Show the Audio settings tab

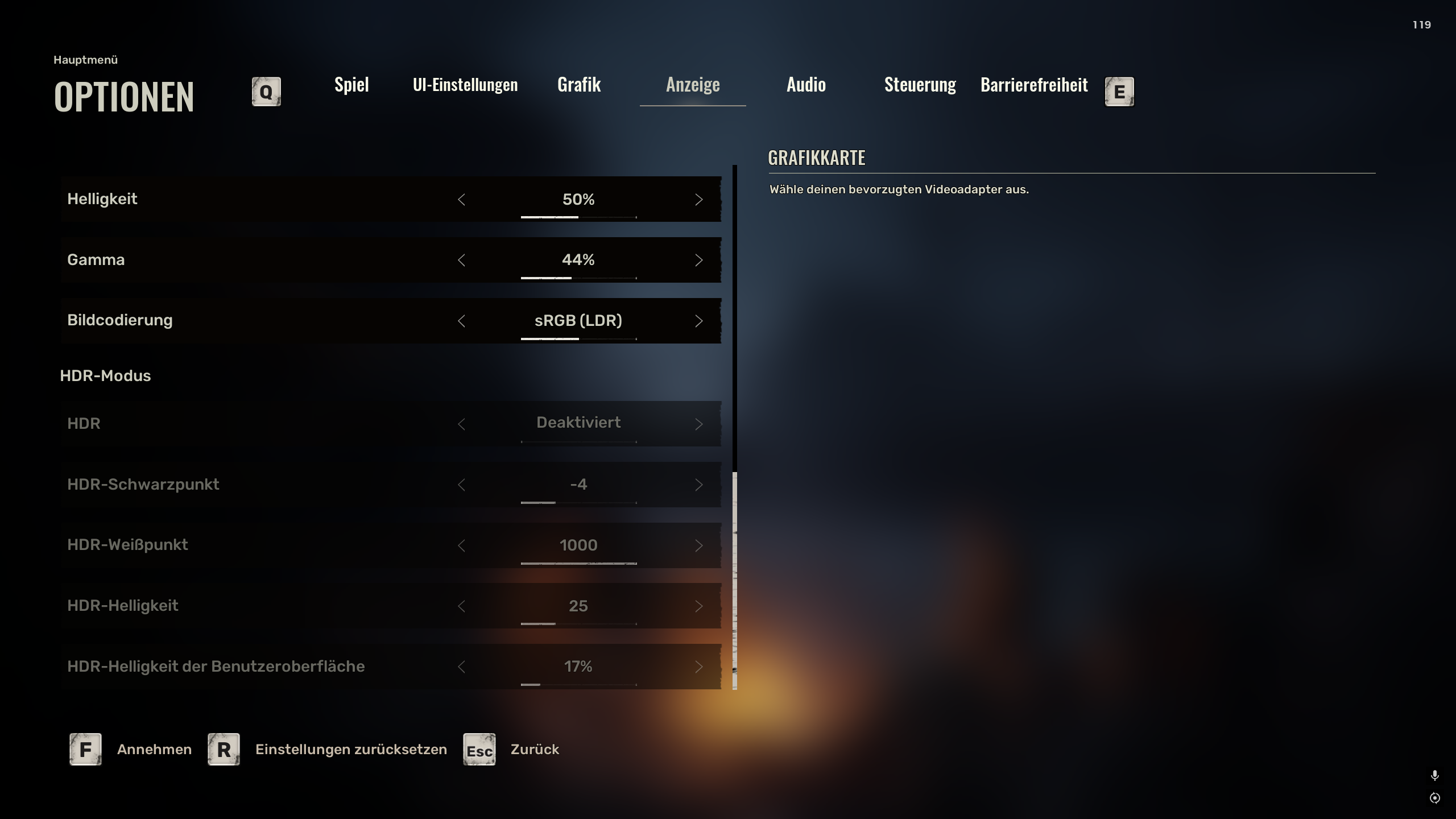[806, 85]
